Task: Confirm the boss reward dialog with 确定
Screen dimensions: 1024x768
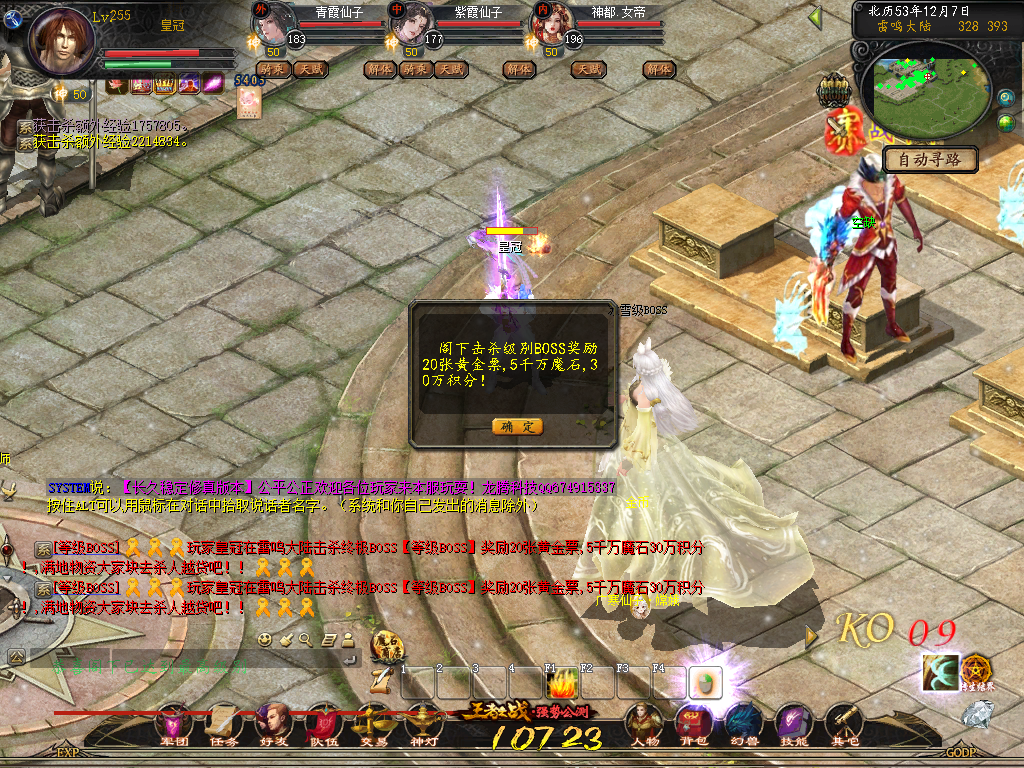Action: tap(517, 426)
